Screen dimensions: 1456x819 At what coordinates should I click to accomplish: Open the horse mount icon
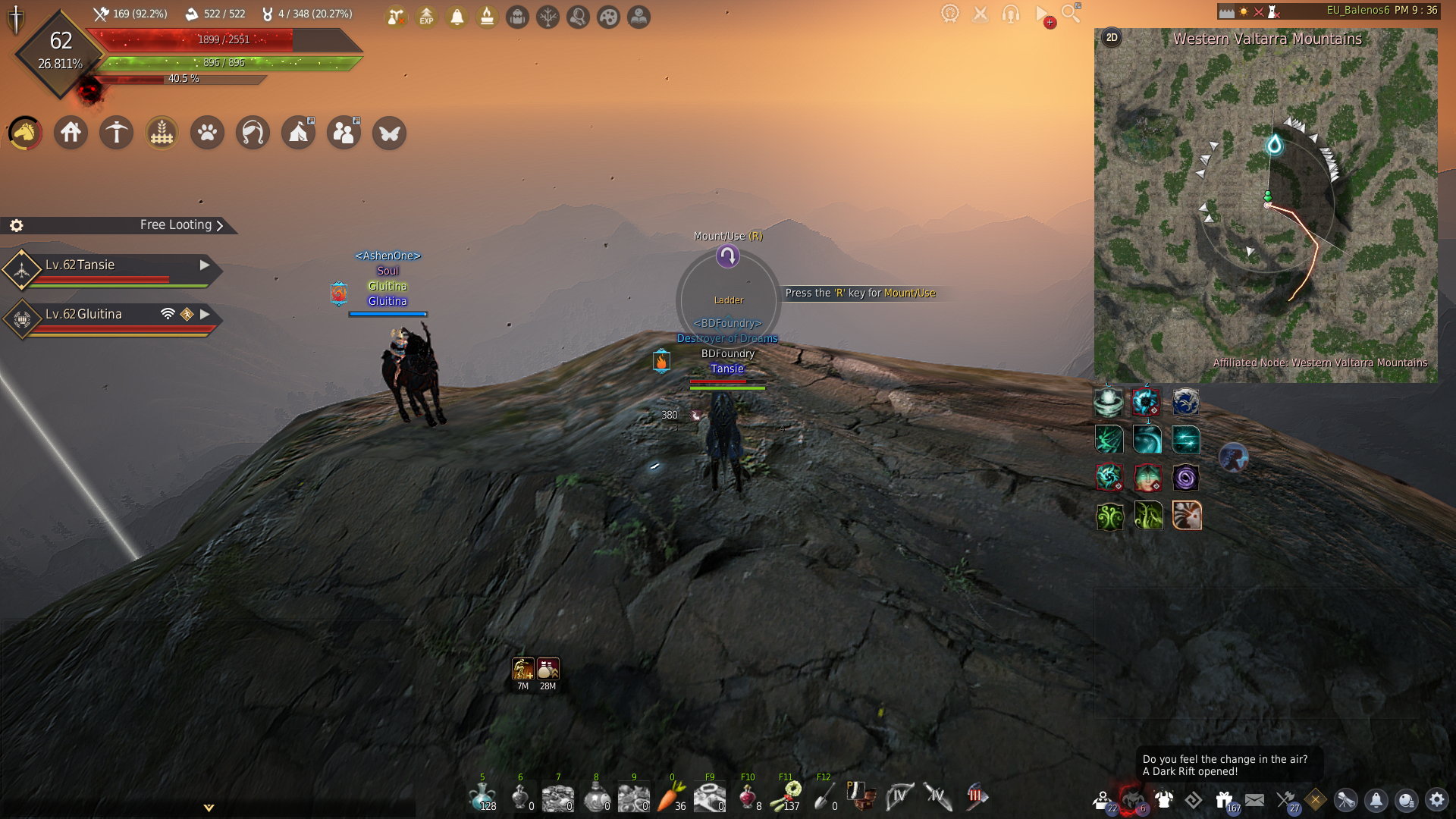pyautogui.click(x=25, y=133)
